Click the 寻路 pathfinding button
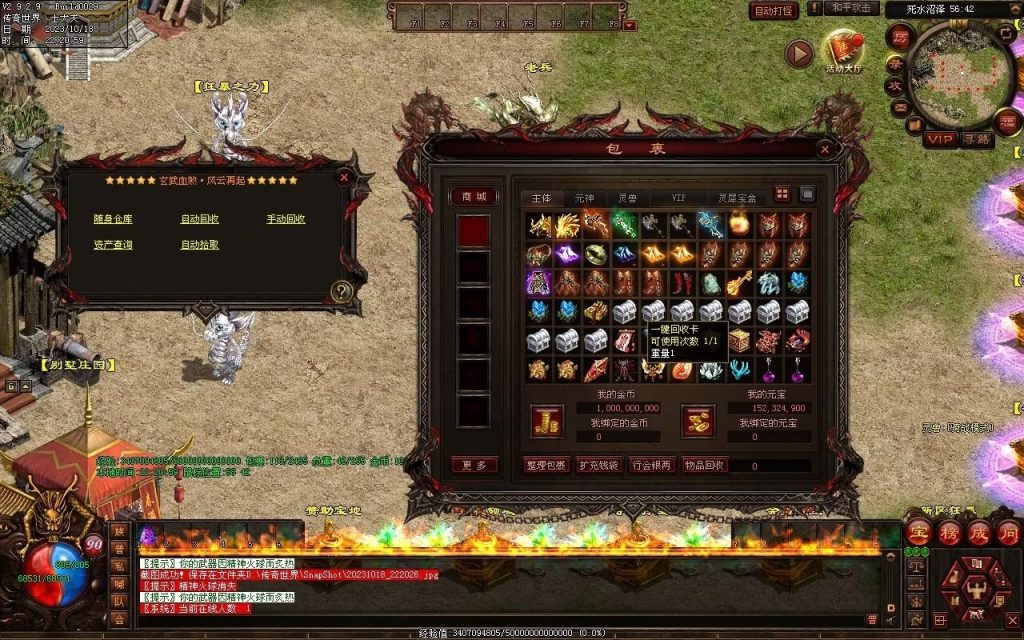The height and width of the screenshot is (640, 1024). [x=975, y=140]
